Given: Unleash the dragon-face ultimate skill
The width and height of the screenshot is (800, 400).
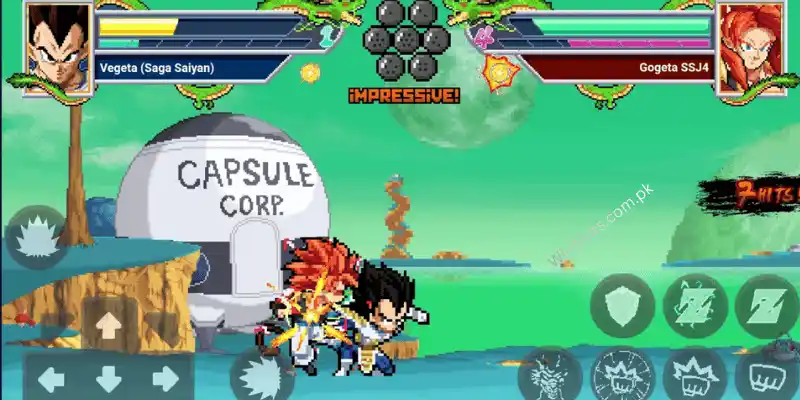Looking at the screenshot, I should coord(550,378).
